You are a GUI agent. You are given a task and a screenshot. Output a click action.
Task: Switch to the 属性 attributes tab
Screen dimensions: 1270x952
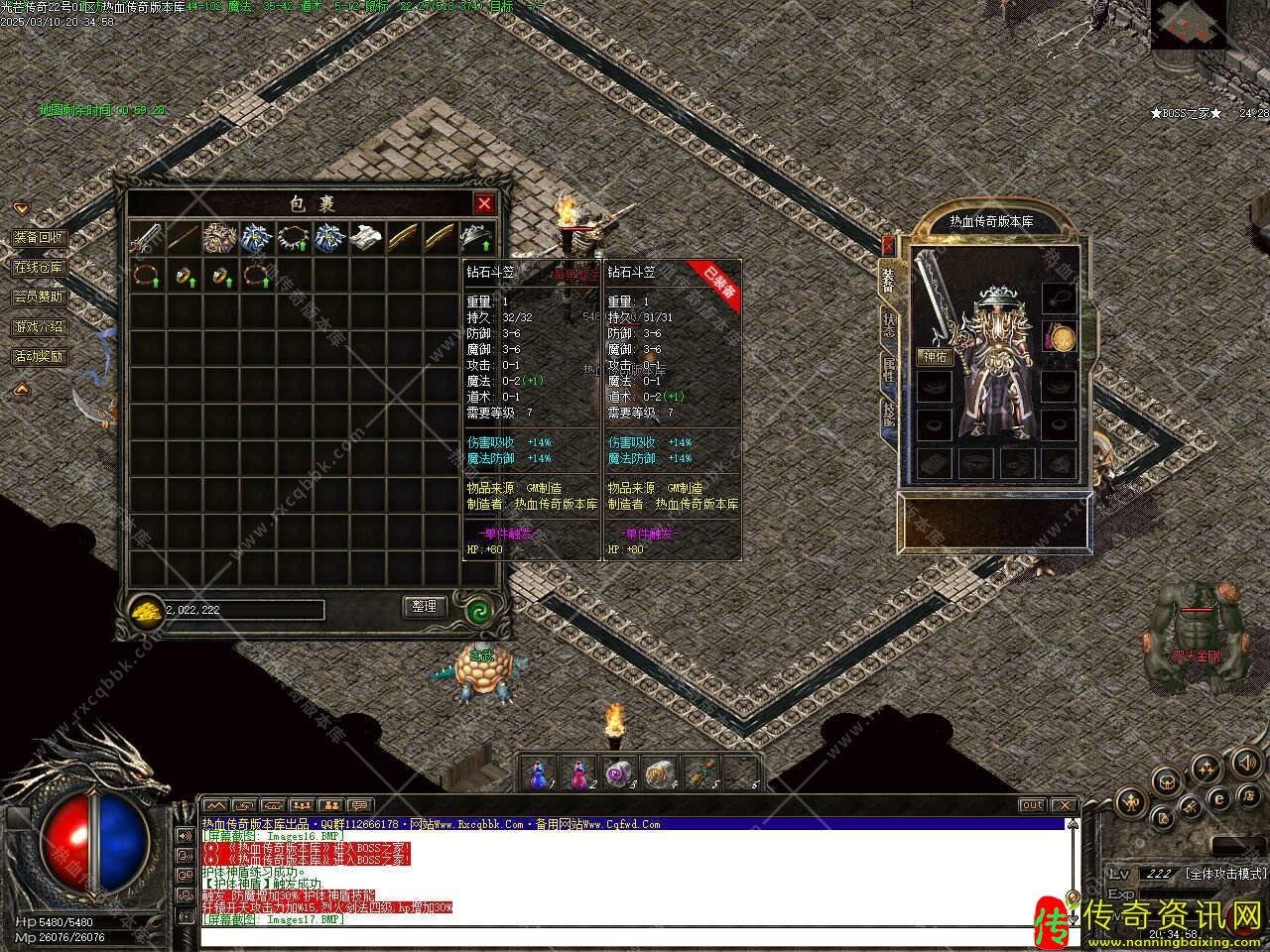(x=889, y=371)
